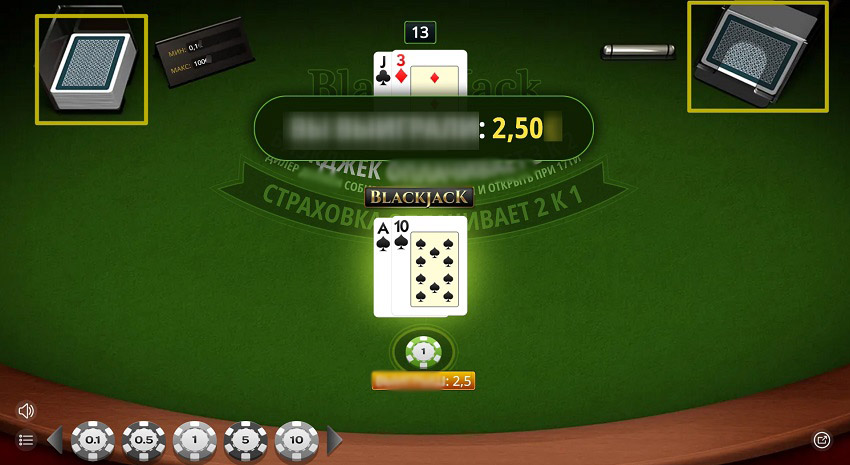Screen dimensions: 850x465
Task: Open the game menu list icon
Action: click(x=27, y=440)
